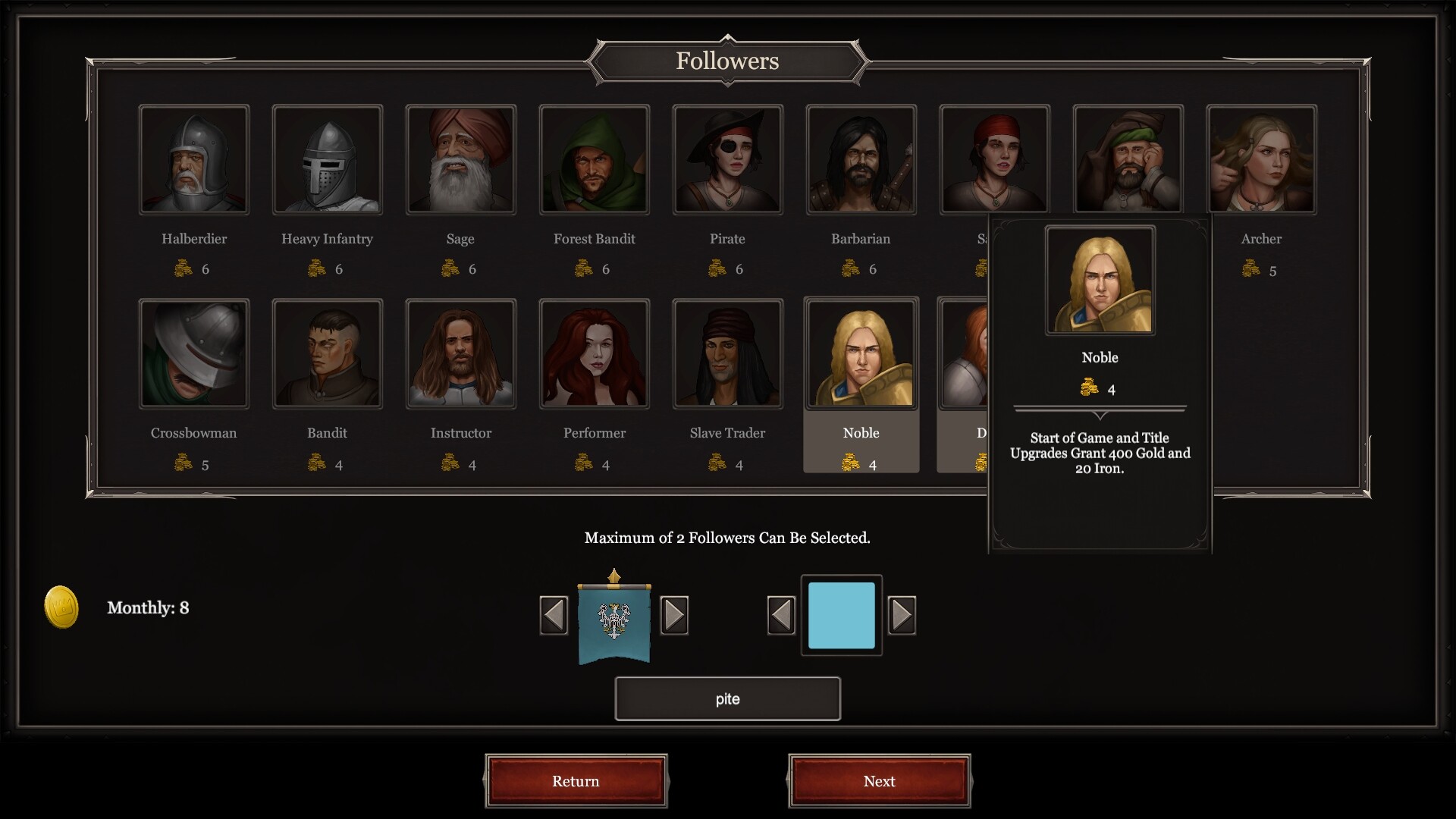The width and height of the screenshot is (1456, 819).
Task: Choose the Bandit follower portrait
Action: tap(328, 354)
